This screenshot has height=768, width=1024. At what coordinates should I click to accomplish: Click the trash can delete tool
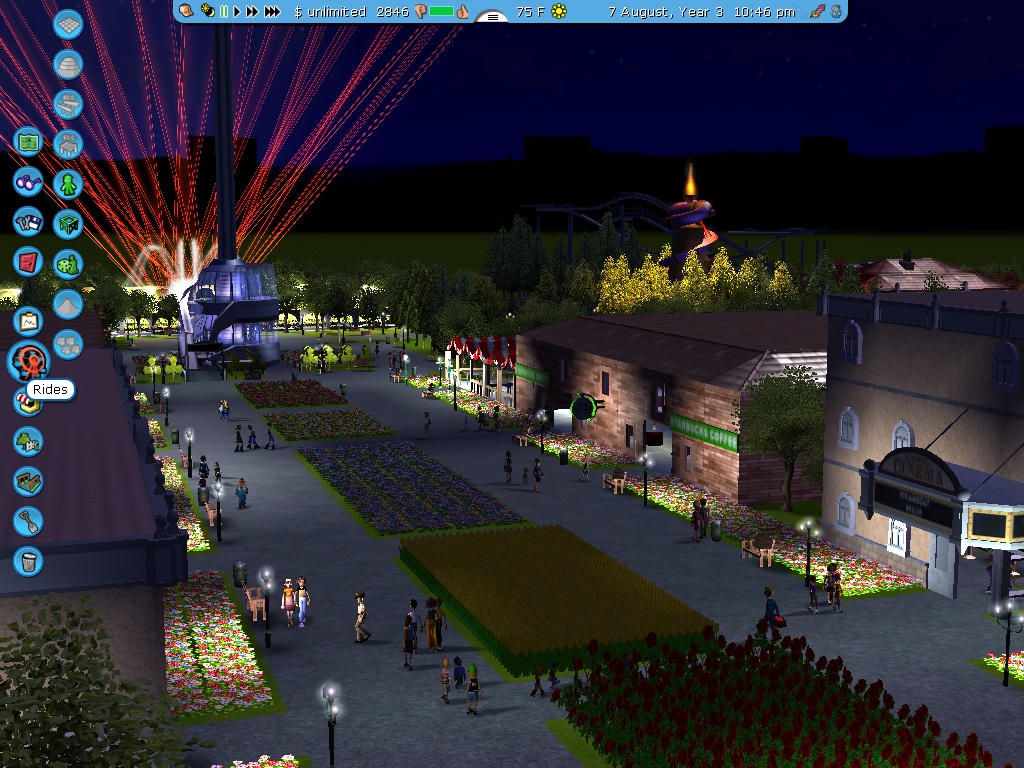click(28, 560)
